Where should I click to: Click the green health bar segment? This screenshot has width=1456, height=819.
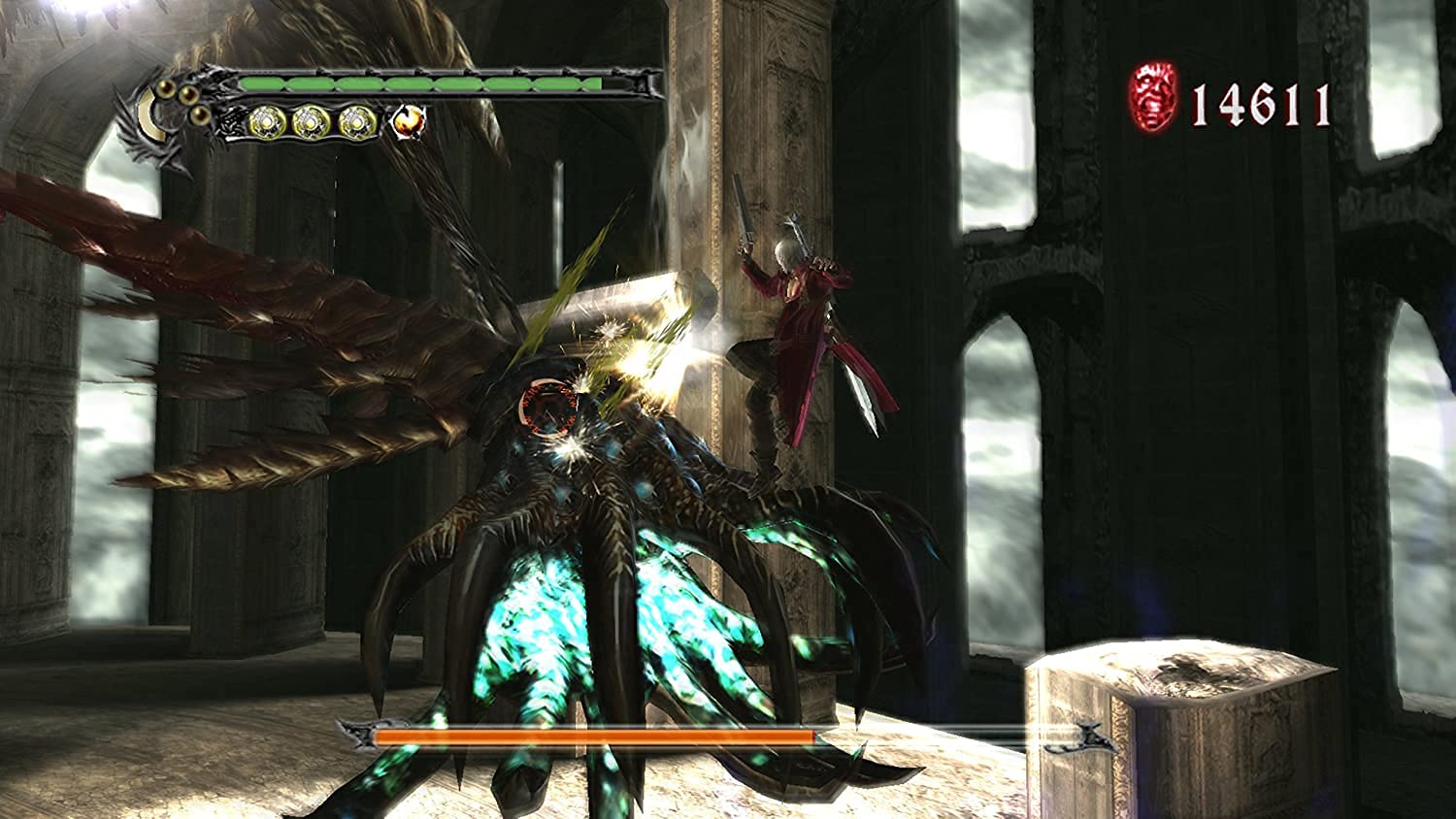[x=417, y=83]
